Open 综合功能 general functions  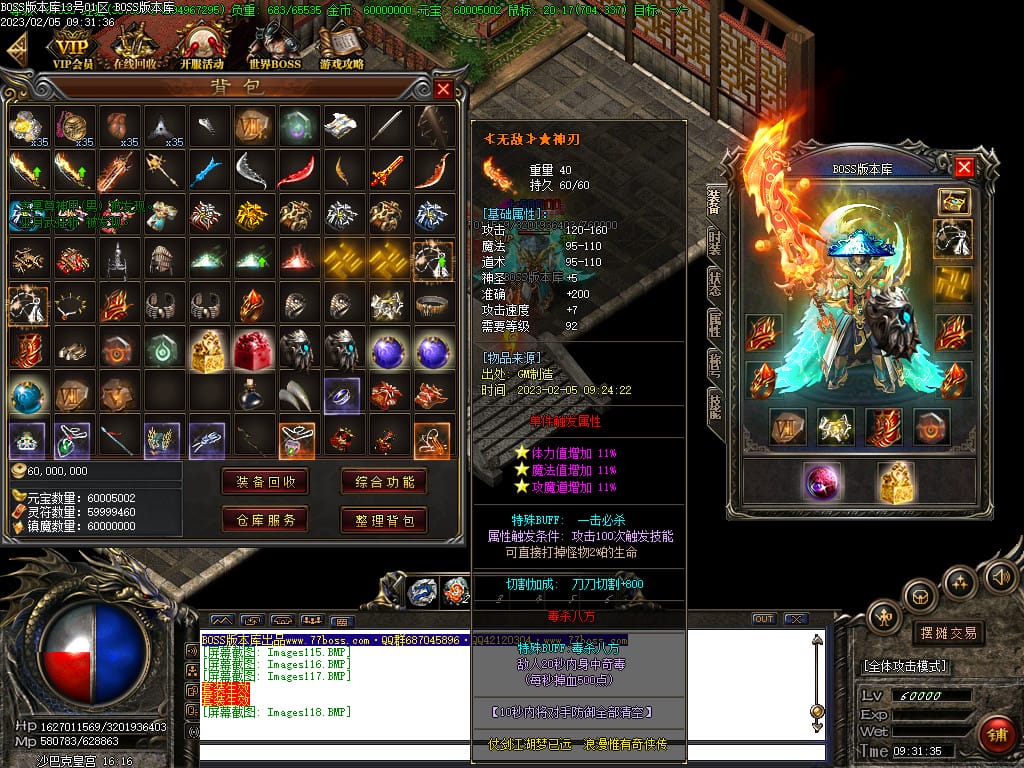pyautogui.click(x=384, y=482)
